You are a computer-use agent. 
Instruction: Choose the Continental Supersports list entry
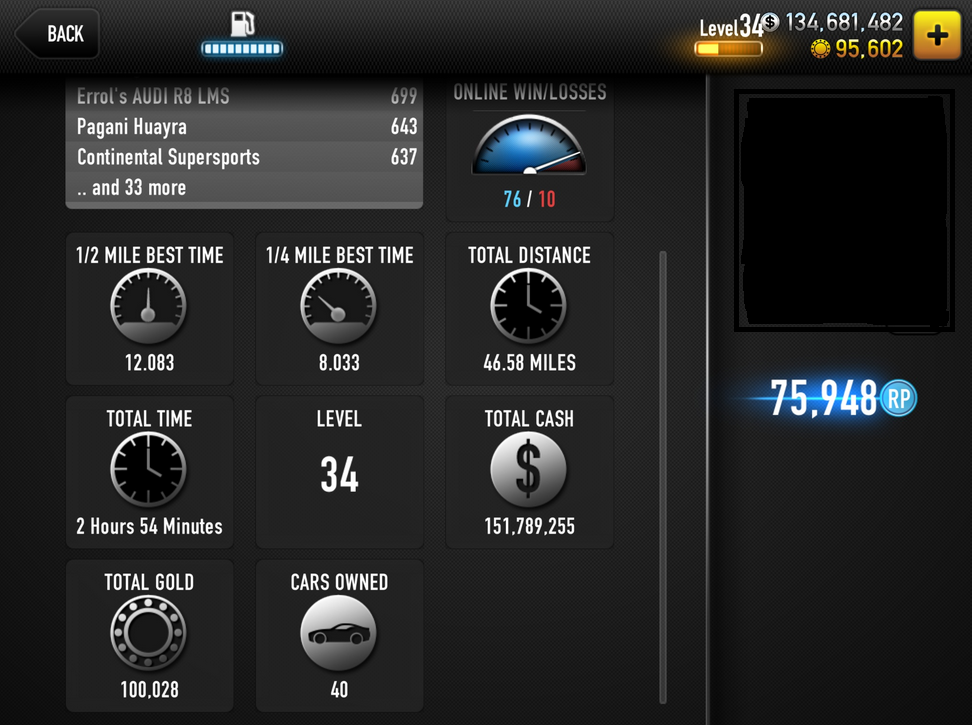244,157
